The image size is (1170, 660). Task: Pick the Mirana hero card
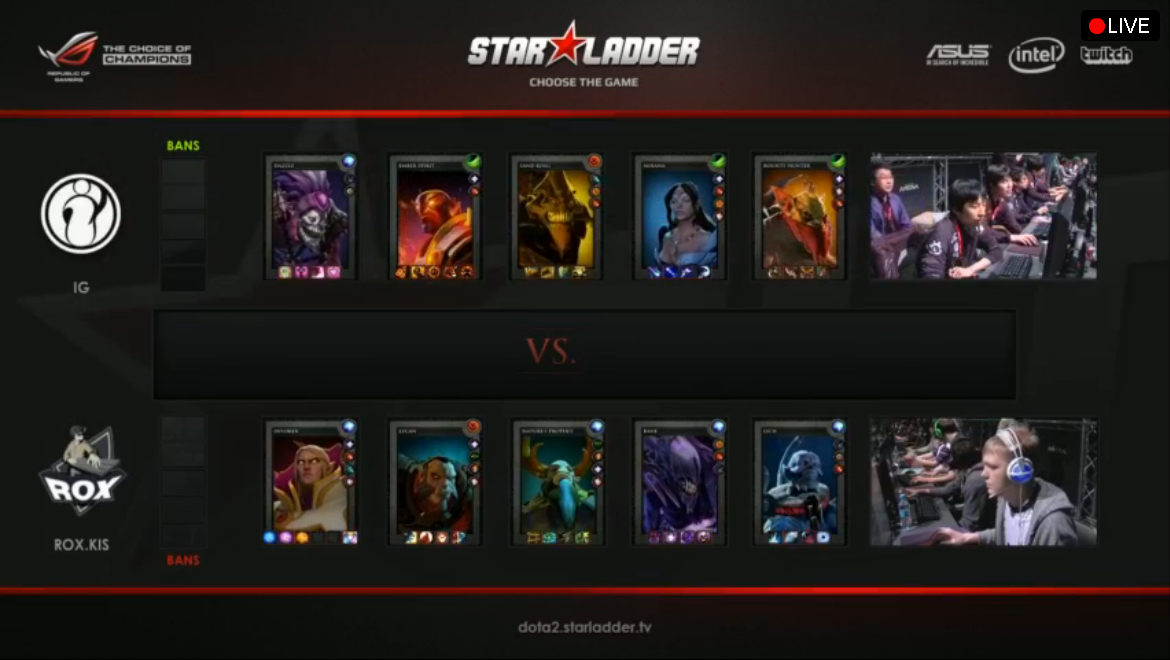[x=678, y=217]
